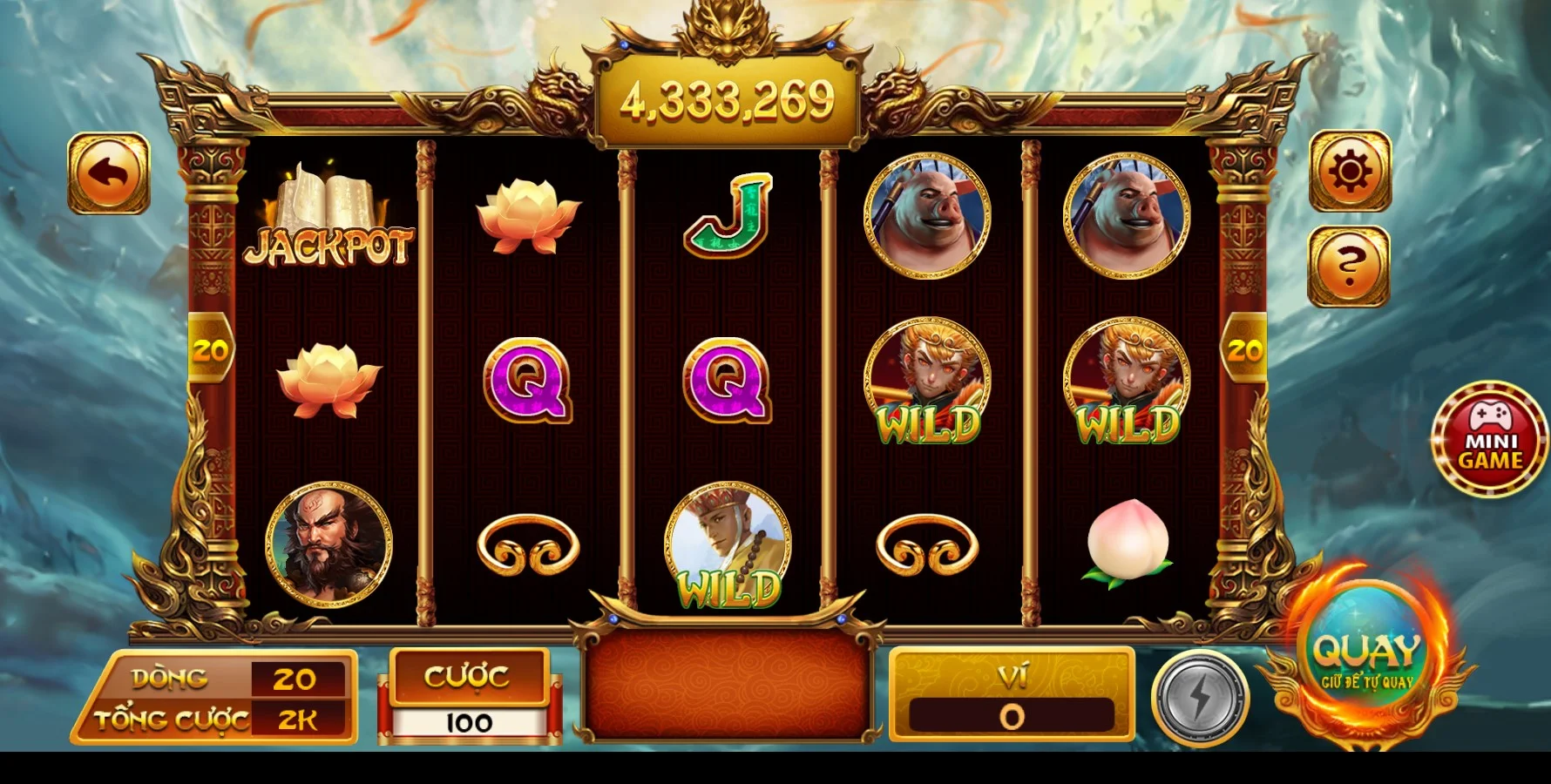
Task: Click the right 20 payline marker
Action: point(1243,350)
